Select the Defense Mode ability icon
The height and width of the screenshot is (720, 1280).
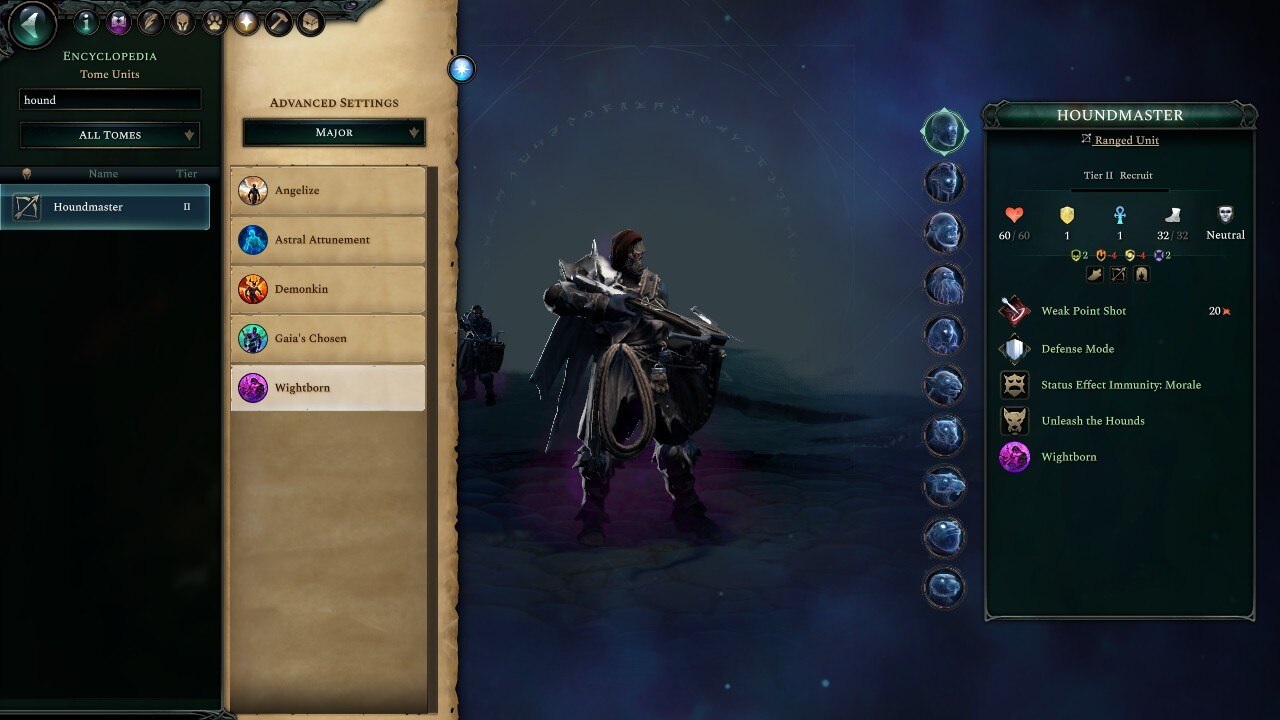coord(1014,349)
